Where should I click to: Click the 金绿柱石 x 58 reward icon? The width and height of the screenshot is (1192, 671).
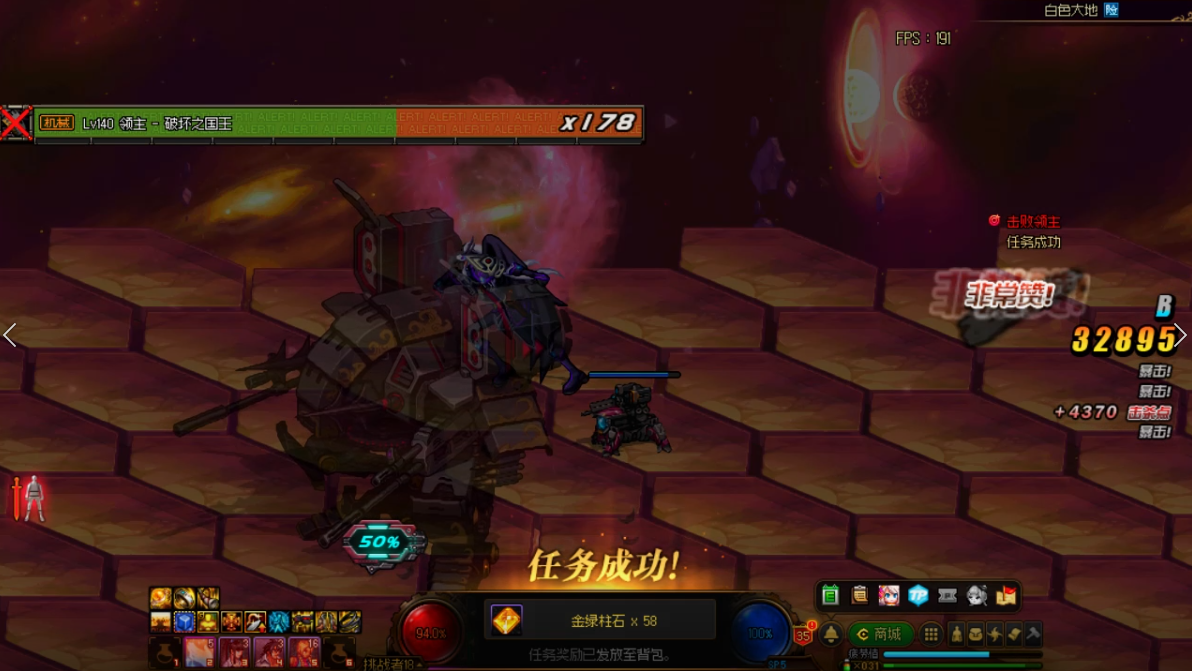506,621
